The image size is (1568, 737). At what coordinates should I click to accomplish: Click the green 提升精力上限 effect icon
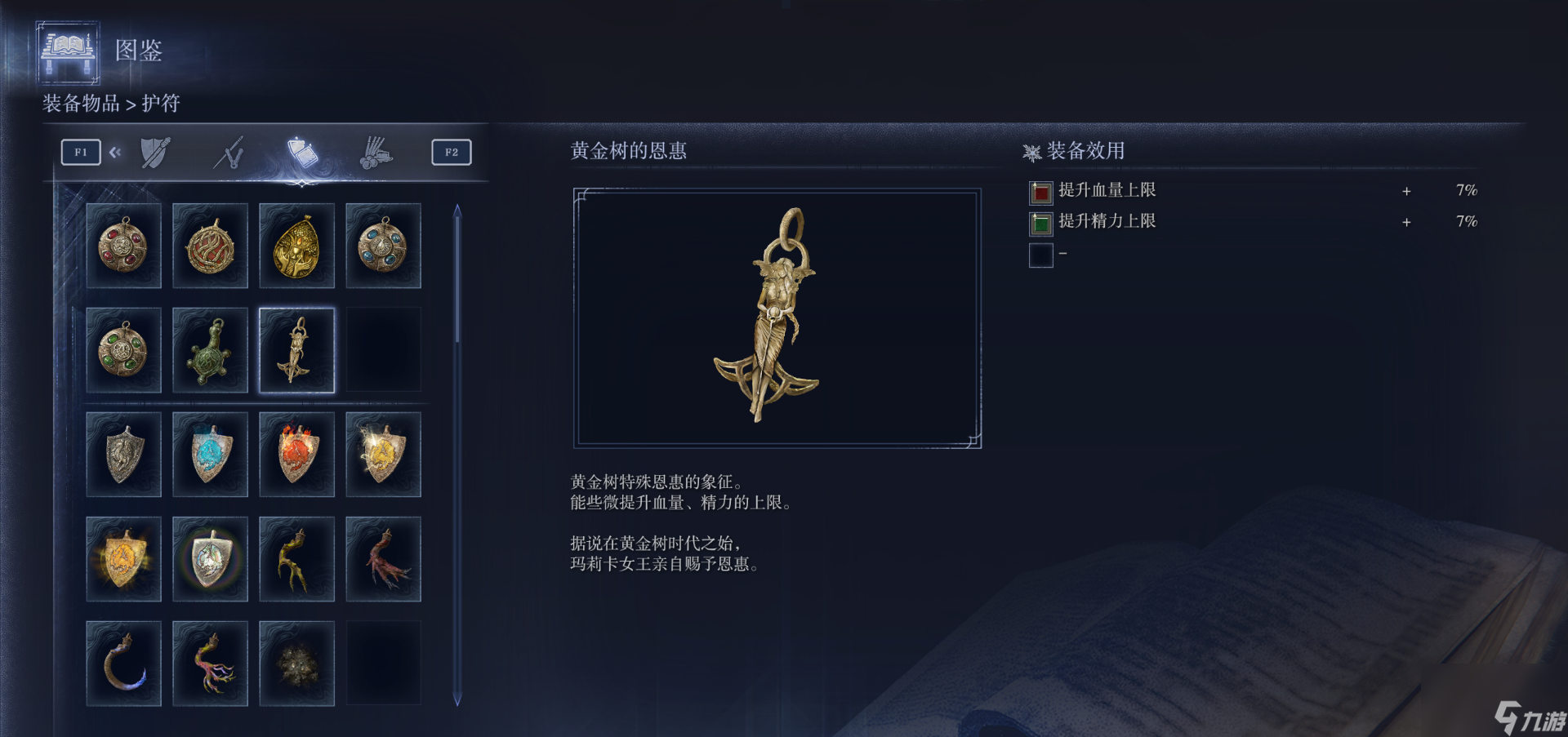(1040, 222)
